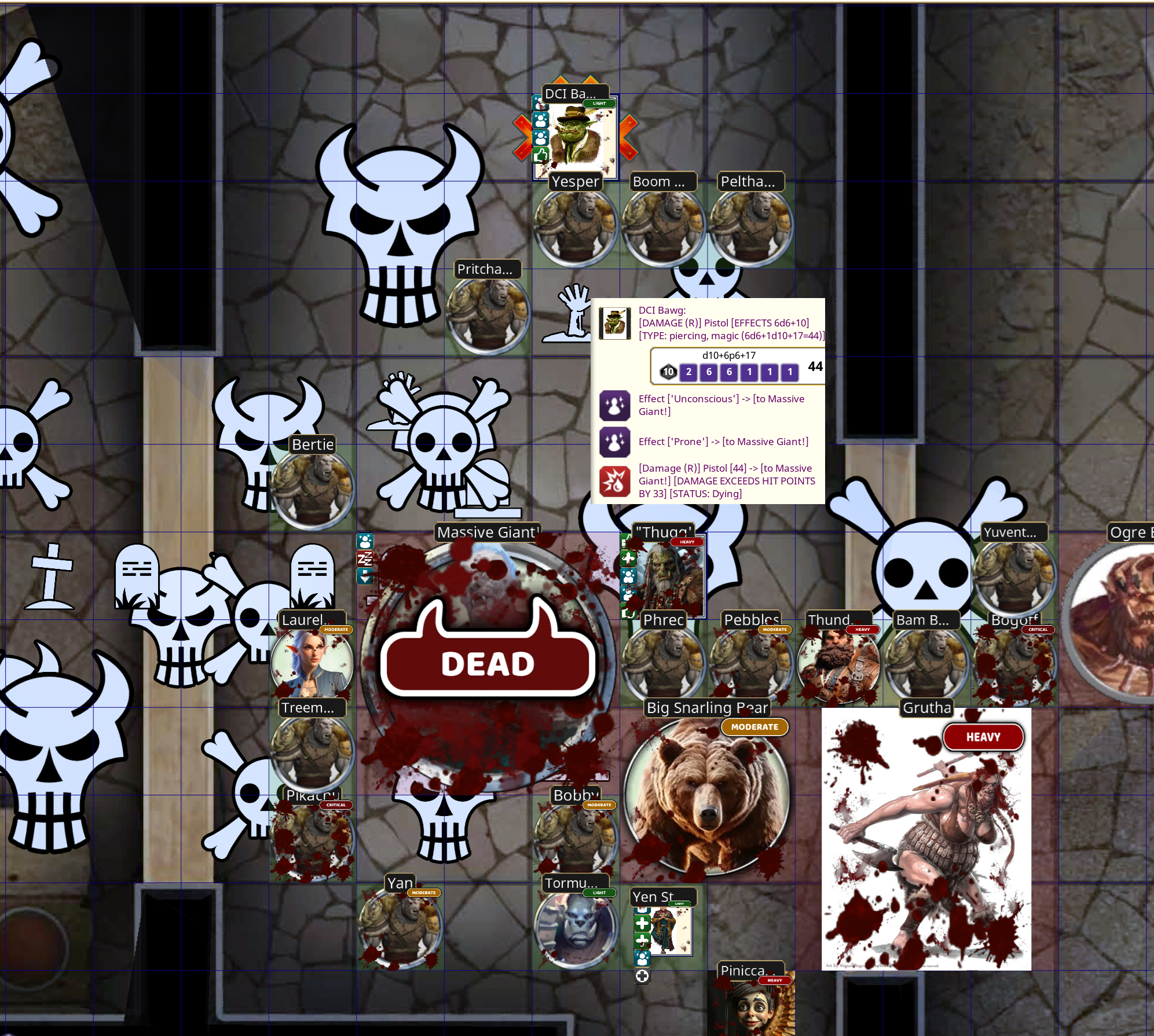The width and height of the screenshot is (1154, 1036).
Task: Click a green healing cross icon on Yen St's token
Action: [x=642, y=923]
